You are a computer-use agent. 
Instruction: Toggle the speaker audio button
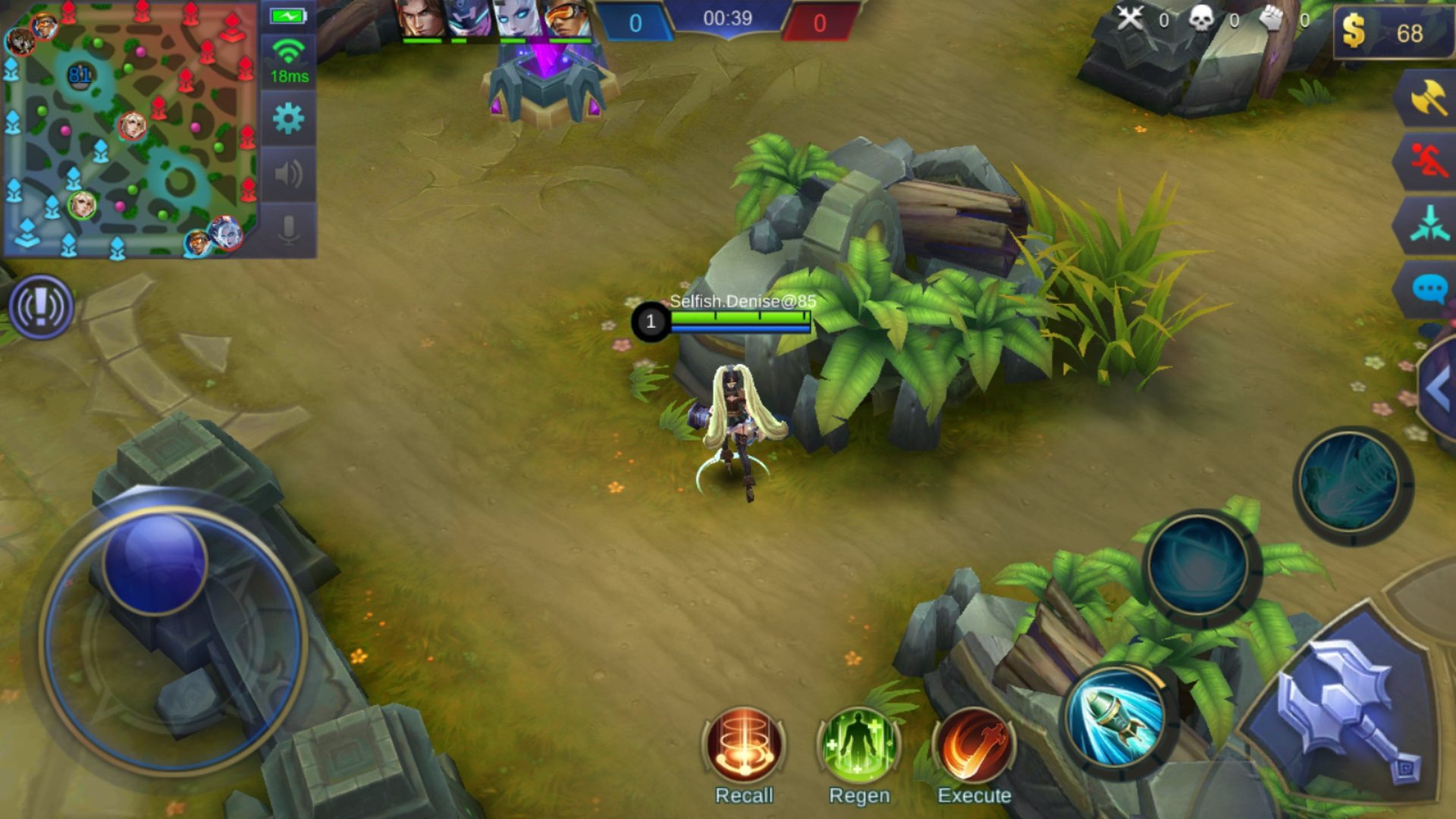point(288,174)
